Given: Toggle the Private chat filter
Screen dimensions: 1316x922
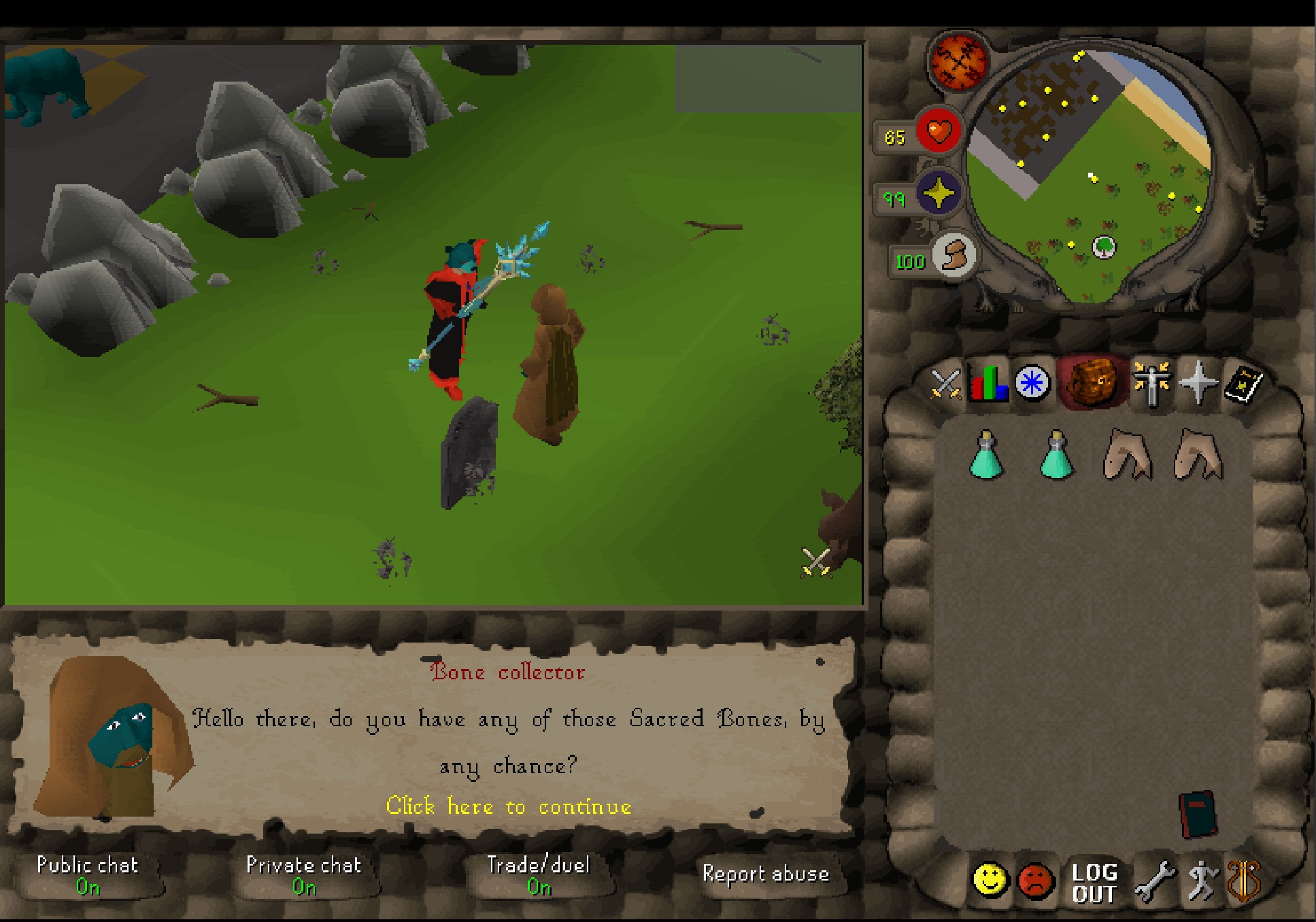Looking at the screenshot, I should point(303,874).
